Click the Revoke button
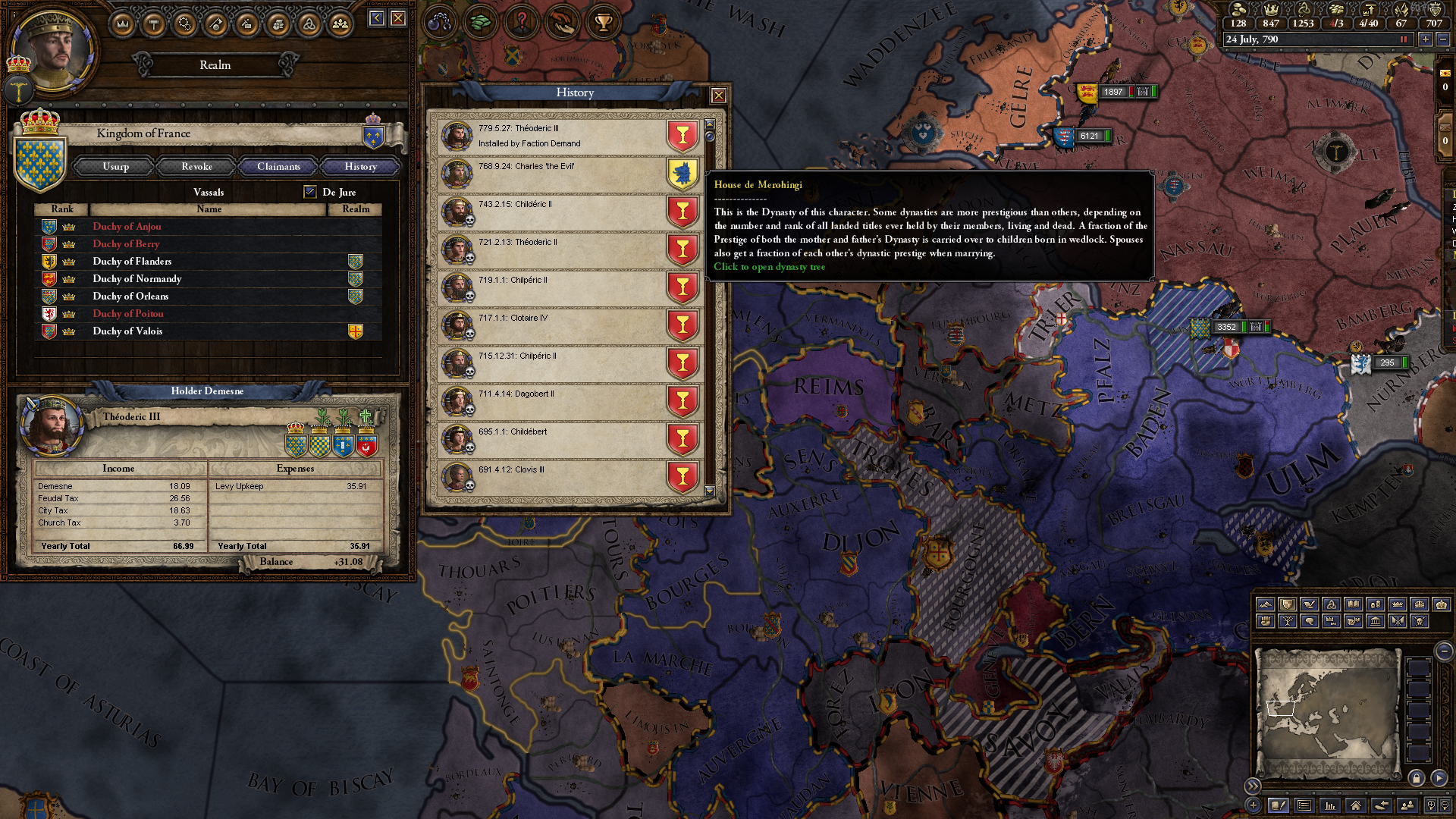Viewport: 1456px width, 819px height. (196, 167)
